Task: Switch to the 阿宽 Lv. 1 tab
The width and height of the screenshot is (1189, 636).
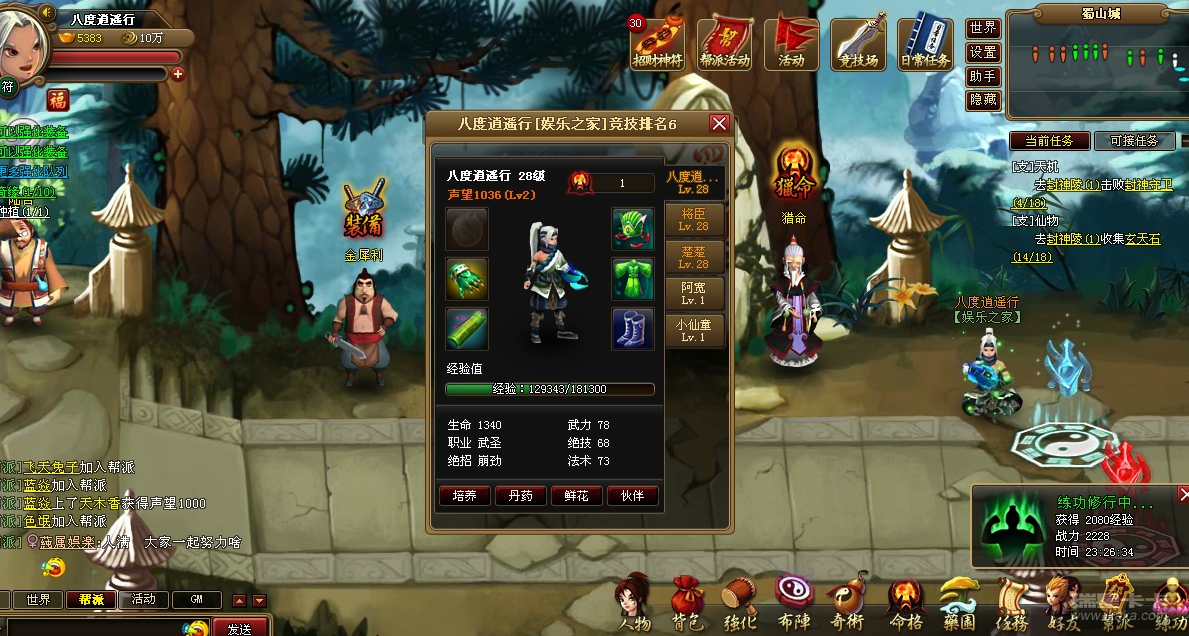Action: 694,293
